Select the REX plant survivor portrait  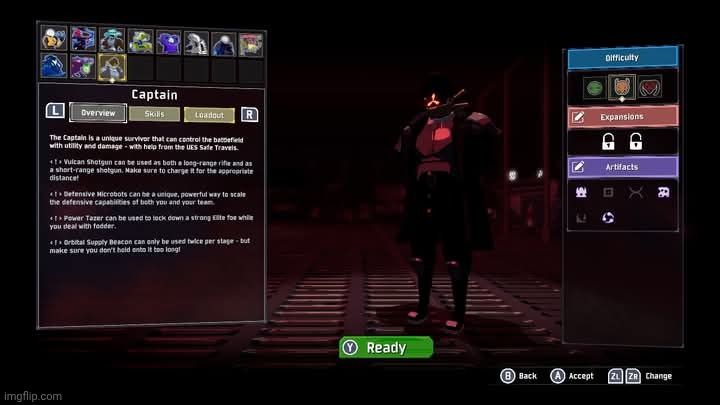click(x=251, y=40)
